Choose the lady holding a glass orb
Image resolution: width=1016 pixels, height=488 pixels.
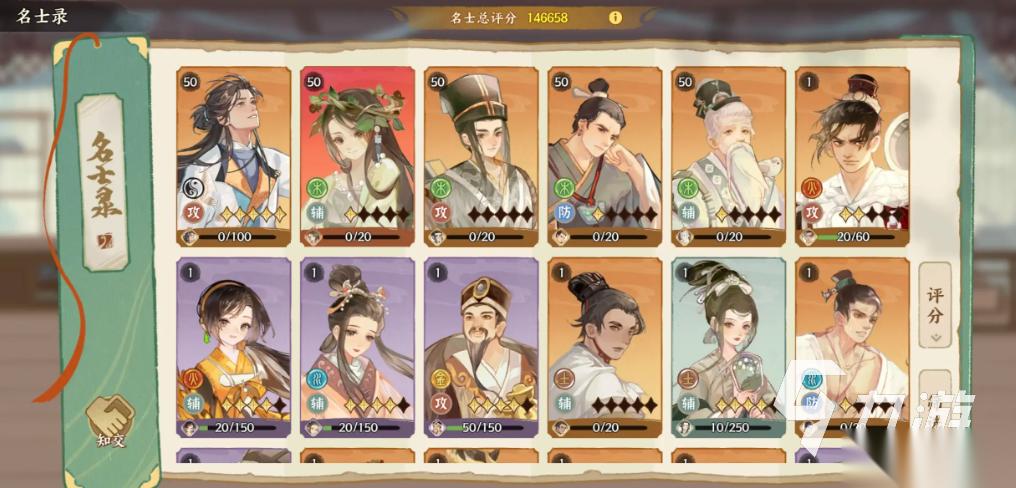728,345
